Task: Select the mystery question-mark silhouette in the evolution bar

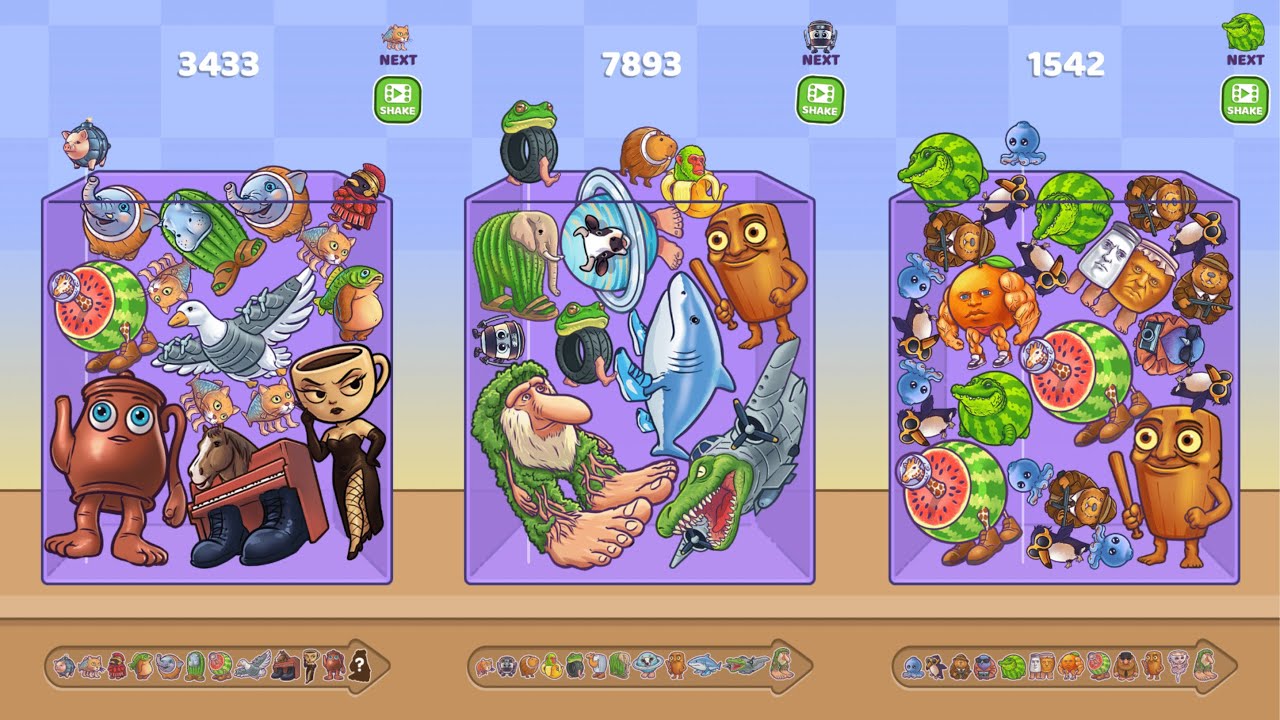Action: pos(359,666)
